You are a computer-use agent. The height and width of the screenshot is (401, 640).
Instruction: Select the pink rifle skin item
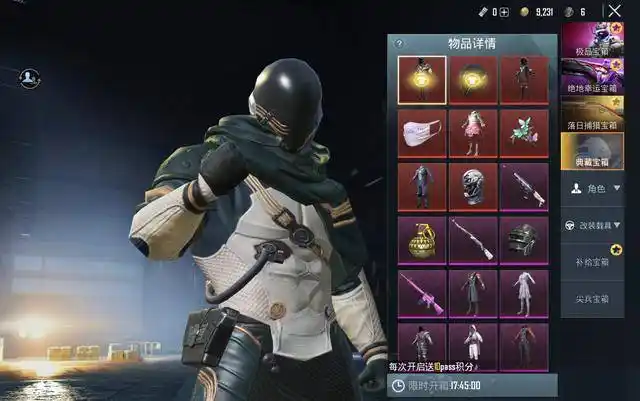421,293
